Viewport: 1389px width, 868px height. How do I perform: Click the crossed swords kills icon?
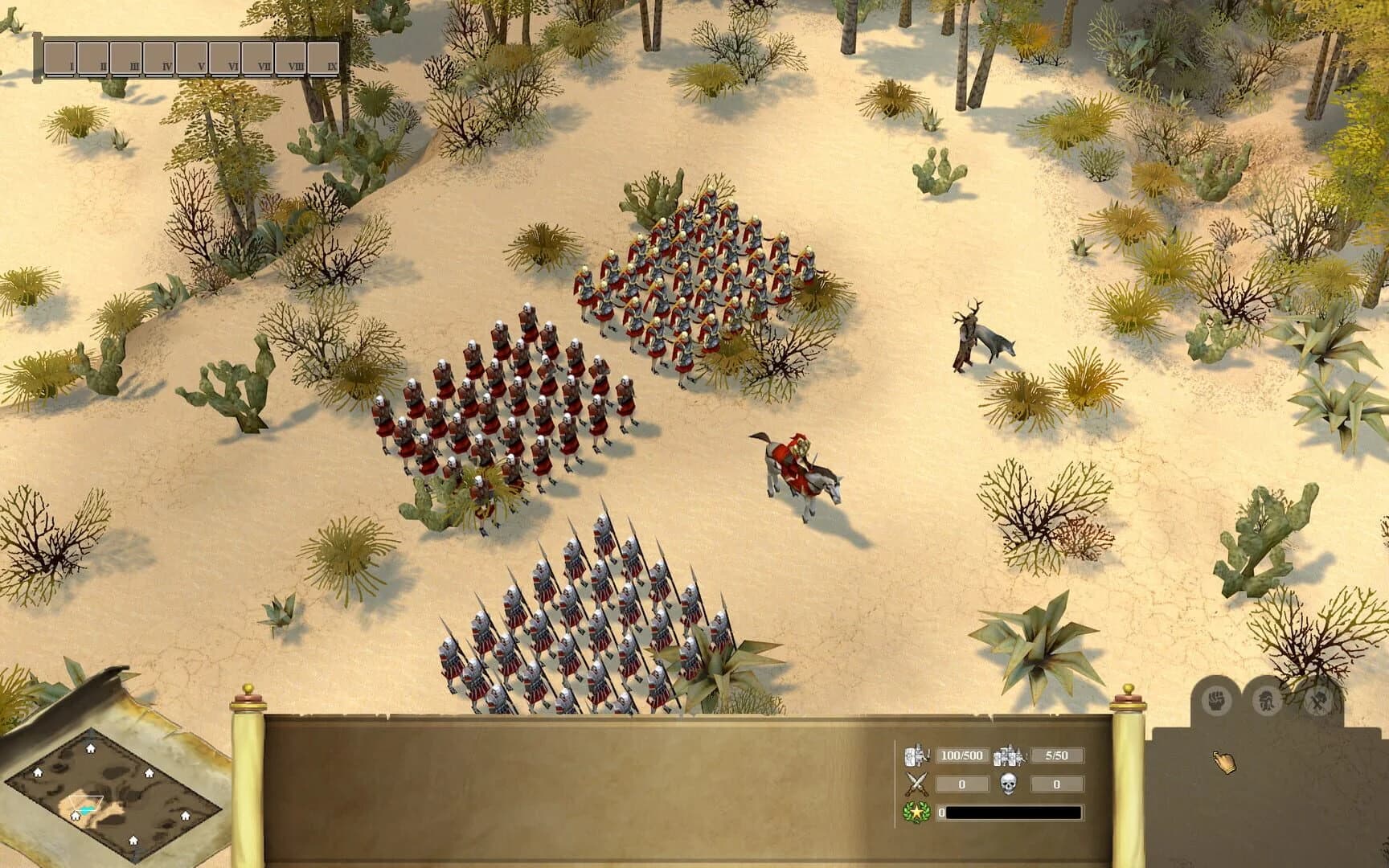tap(916, 784)
